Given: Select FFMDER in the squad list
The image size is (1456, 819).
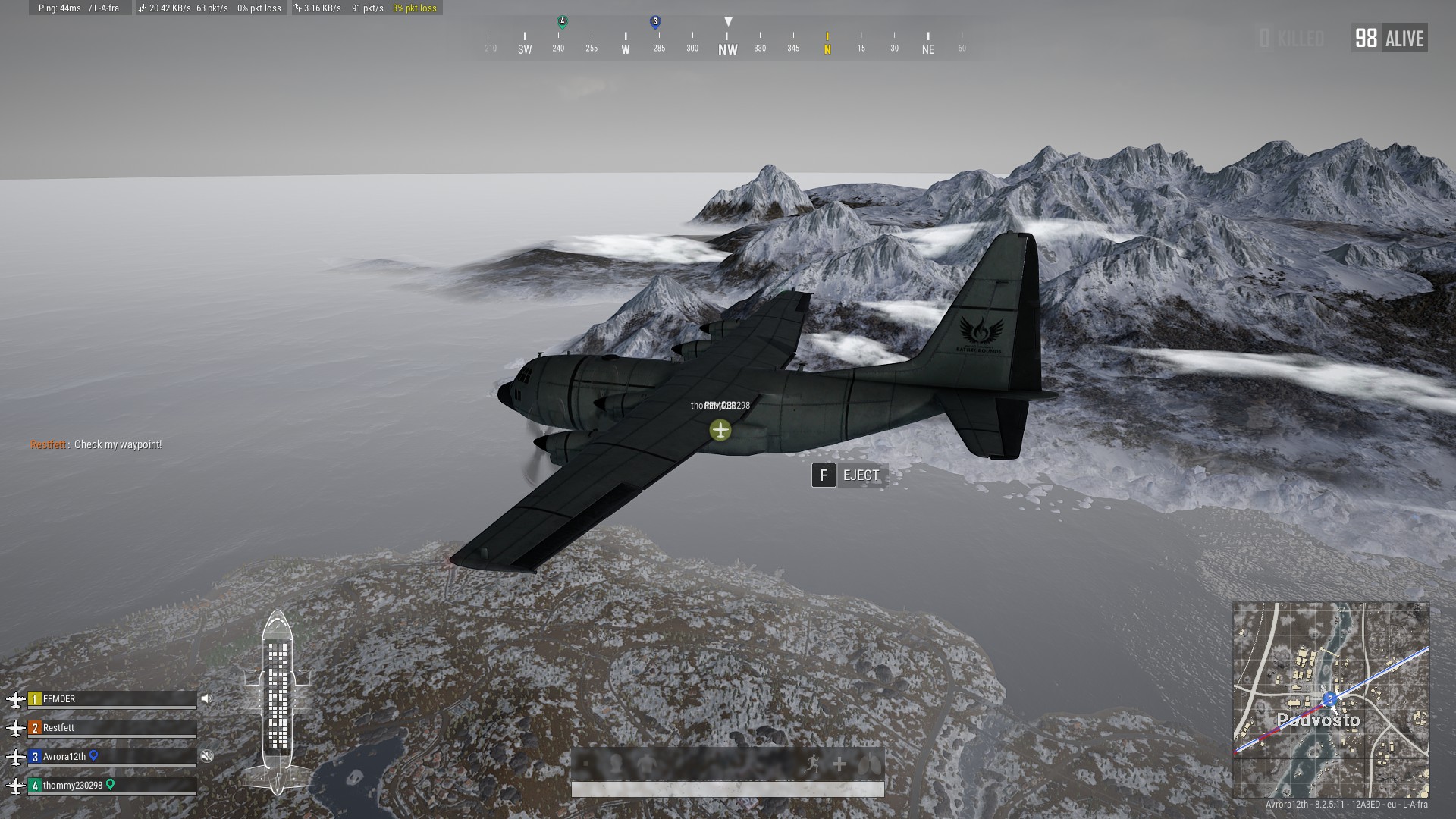Looking at the screenshot, I should 112,699.
